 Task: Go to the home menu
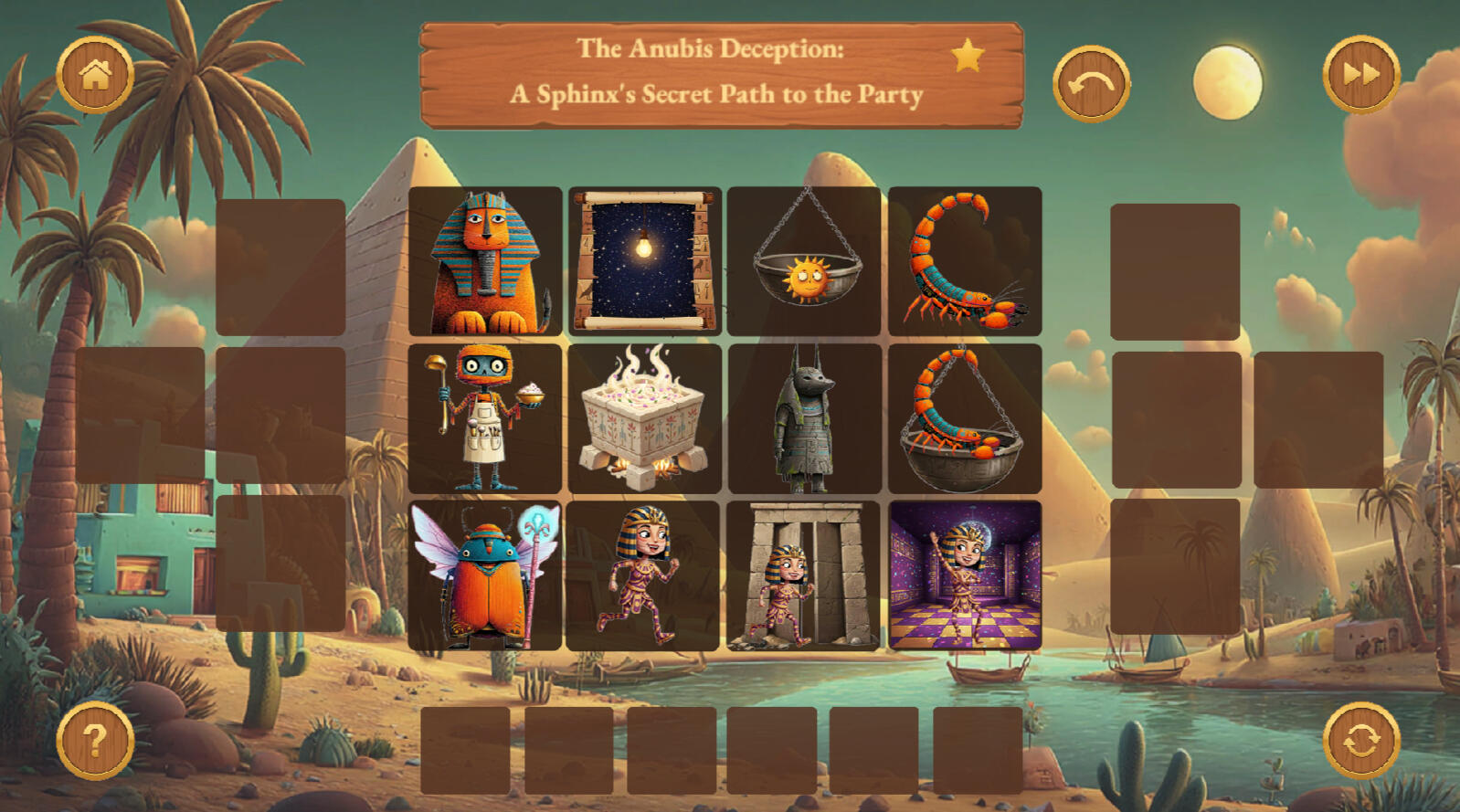[x=95, y=75]
